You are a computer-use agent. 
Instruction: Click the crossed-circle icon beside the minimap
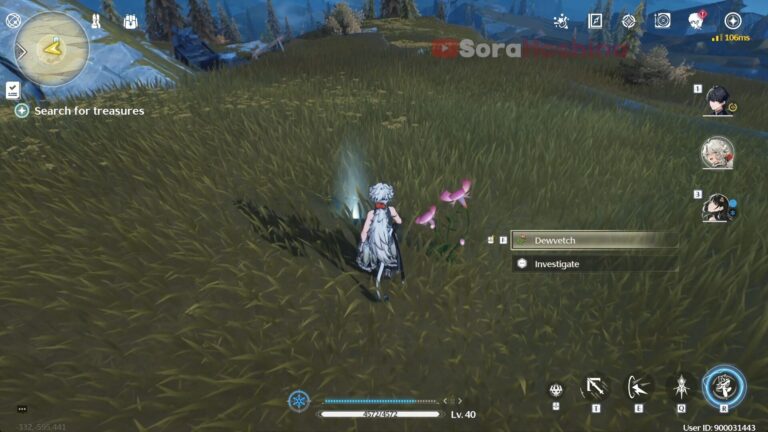click(13, 21)
